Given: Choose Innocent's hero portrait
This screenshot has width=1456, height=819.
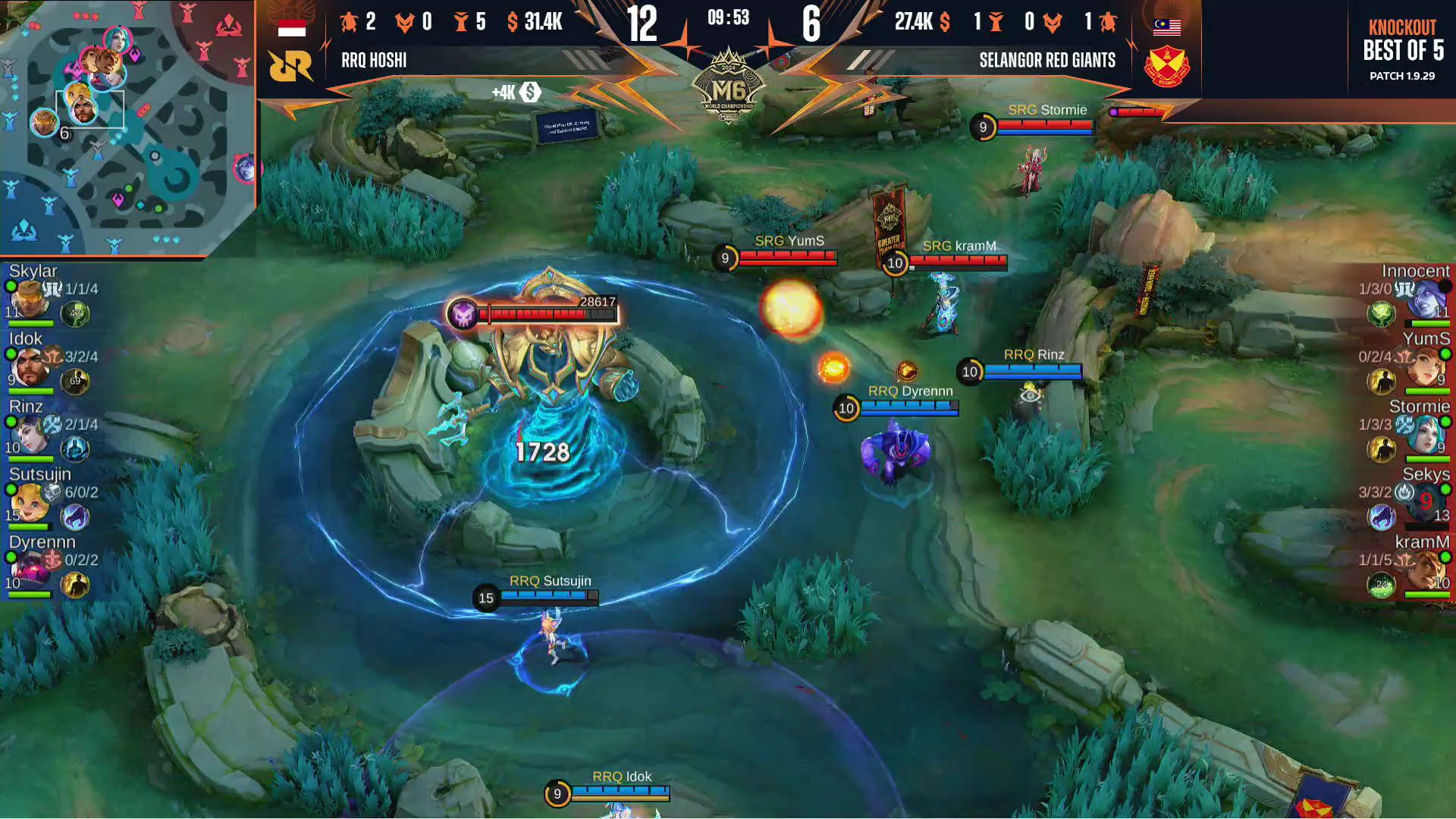Looking at the screenshot, I should tap(1426, 300).
